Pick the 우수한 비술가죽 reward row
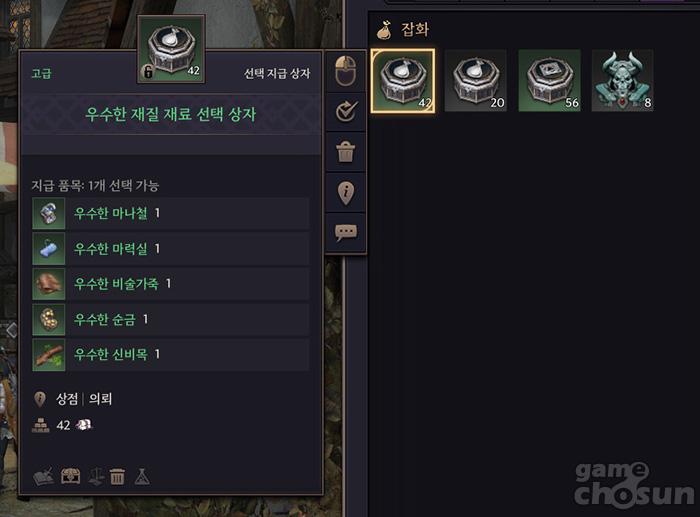 point(170,284)
